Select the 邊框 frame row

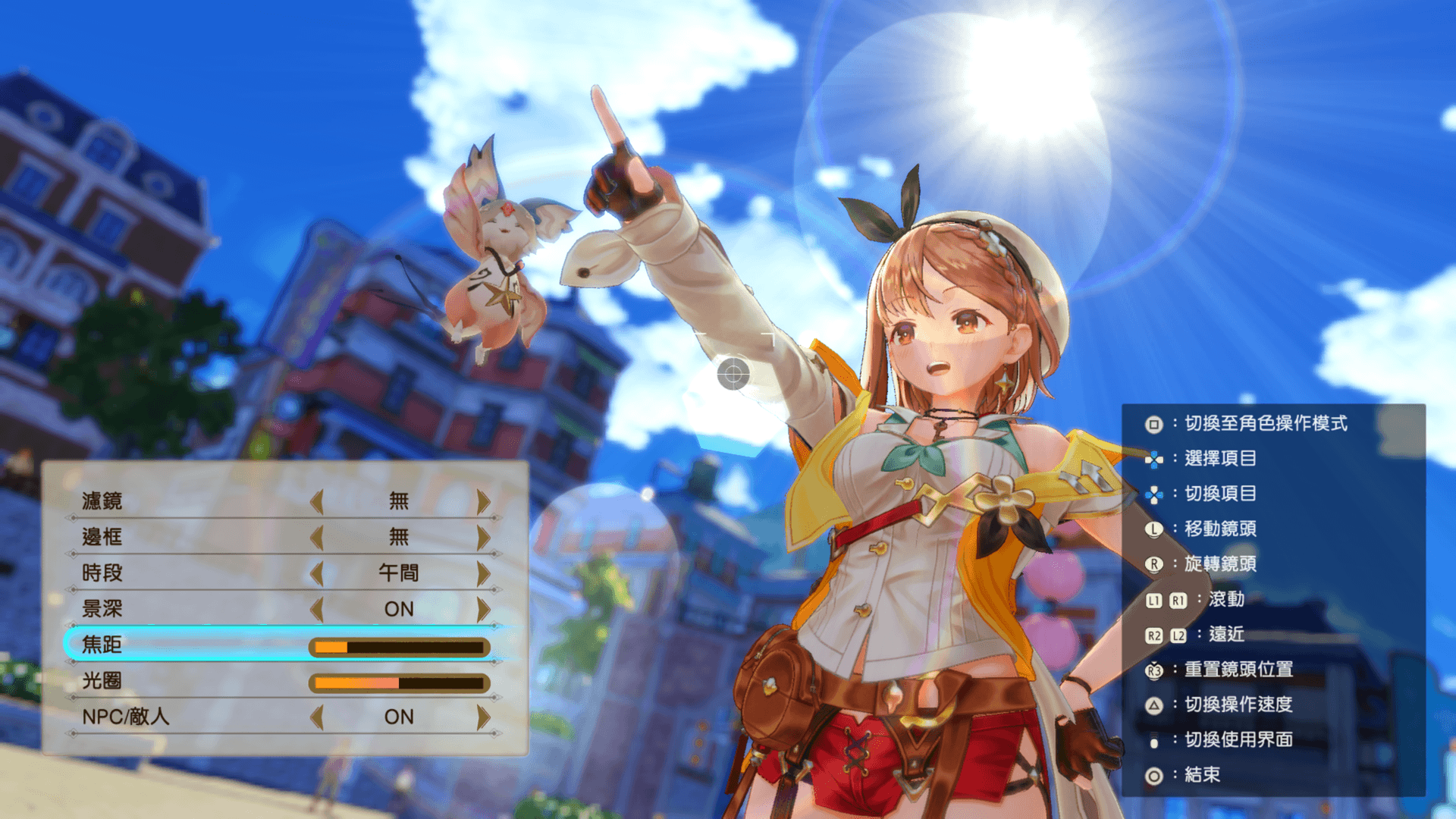coord(102,537)
